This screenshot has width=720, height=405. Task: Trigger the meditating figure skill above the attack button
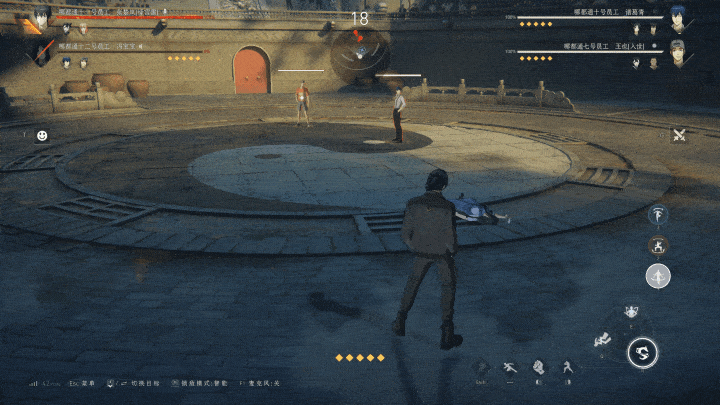pos(631,313)
